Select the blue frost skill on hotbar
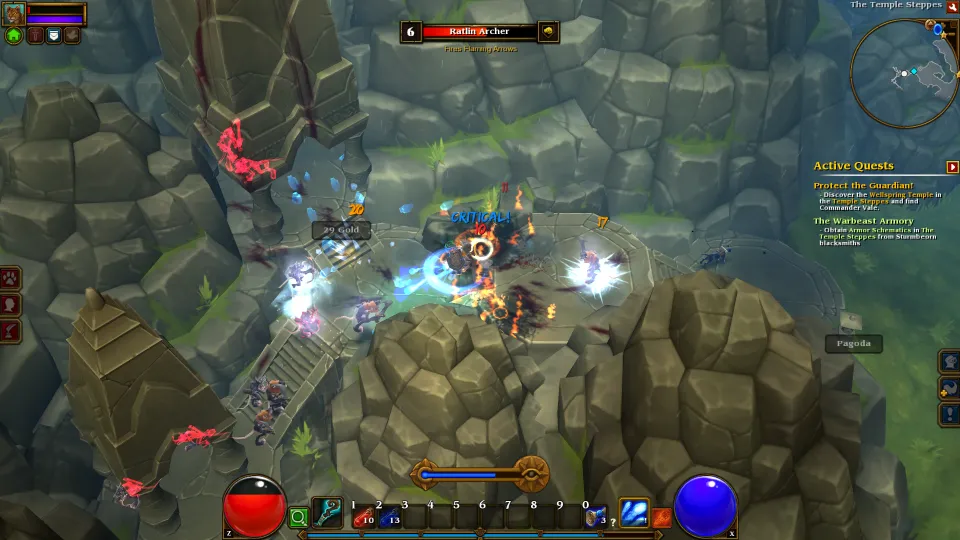Viewport: 960px width, 540px height. click(634, 513)
